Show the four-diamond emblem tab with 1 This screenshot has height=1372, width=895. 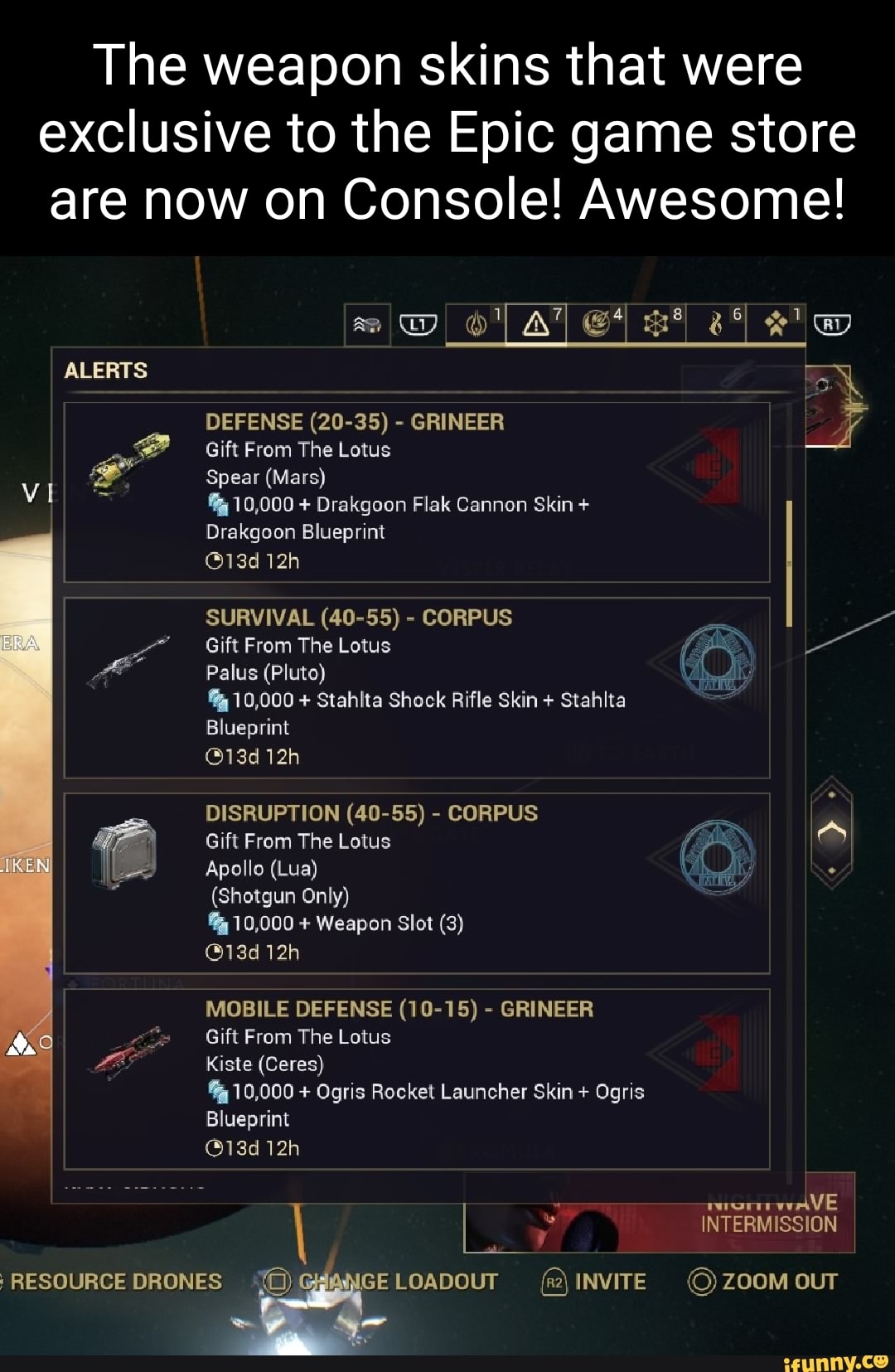(776, 324)
